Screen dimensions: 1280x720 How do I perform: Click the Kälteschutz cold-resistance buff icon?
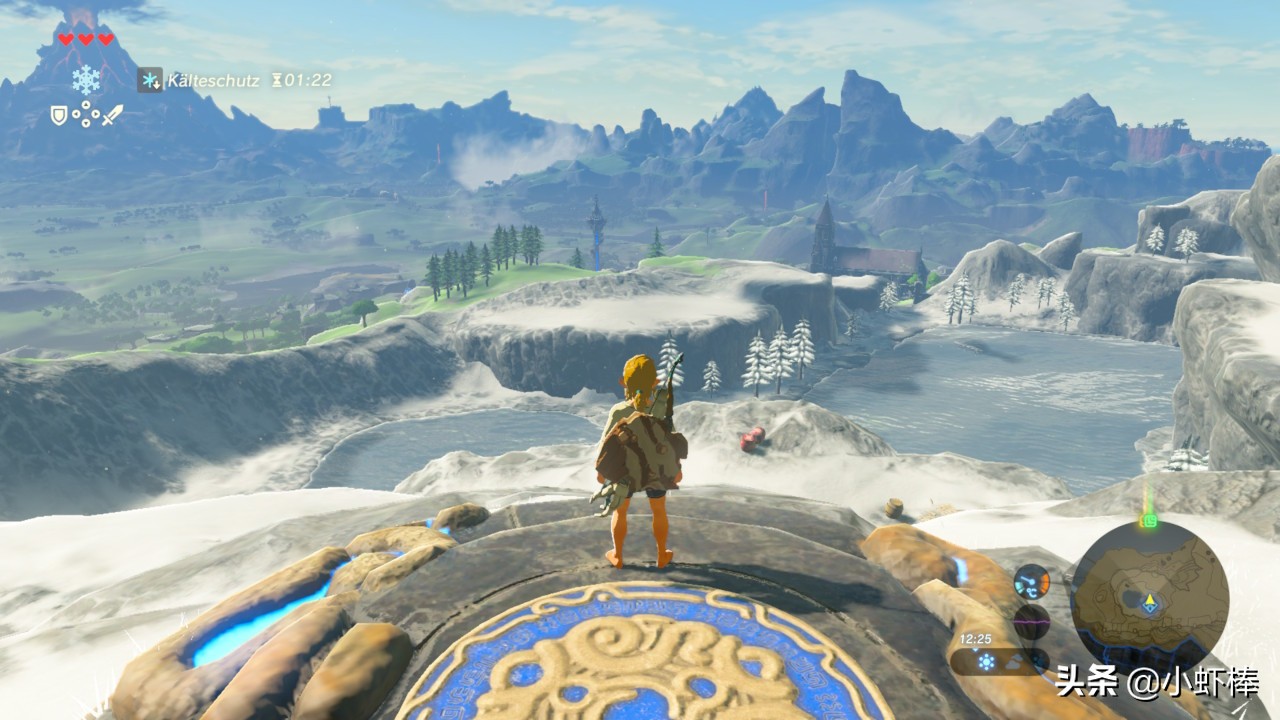[x=150, y=80]
